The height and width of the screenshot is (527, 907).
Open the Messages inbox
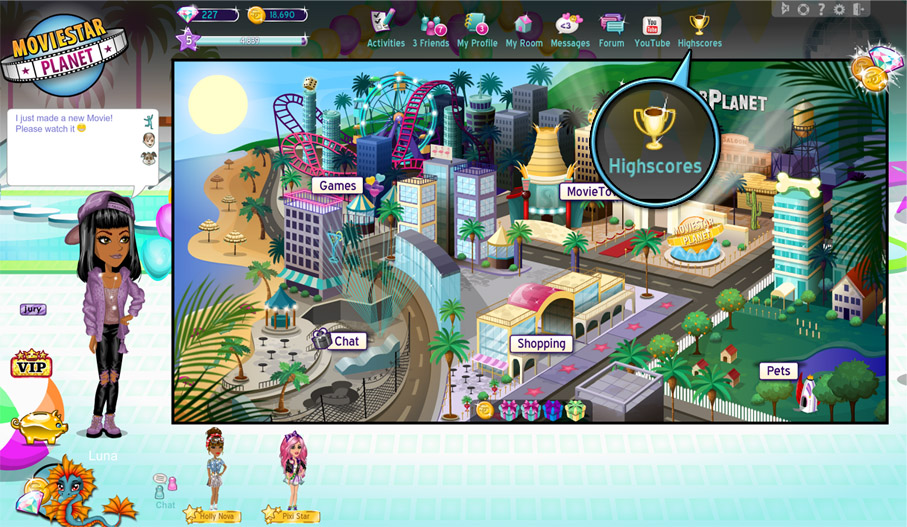click(x=570, y=29)
